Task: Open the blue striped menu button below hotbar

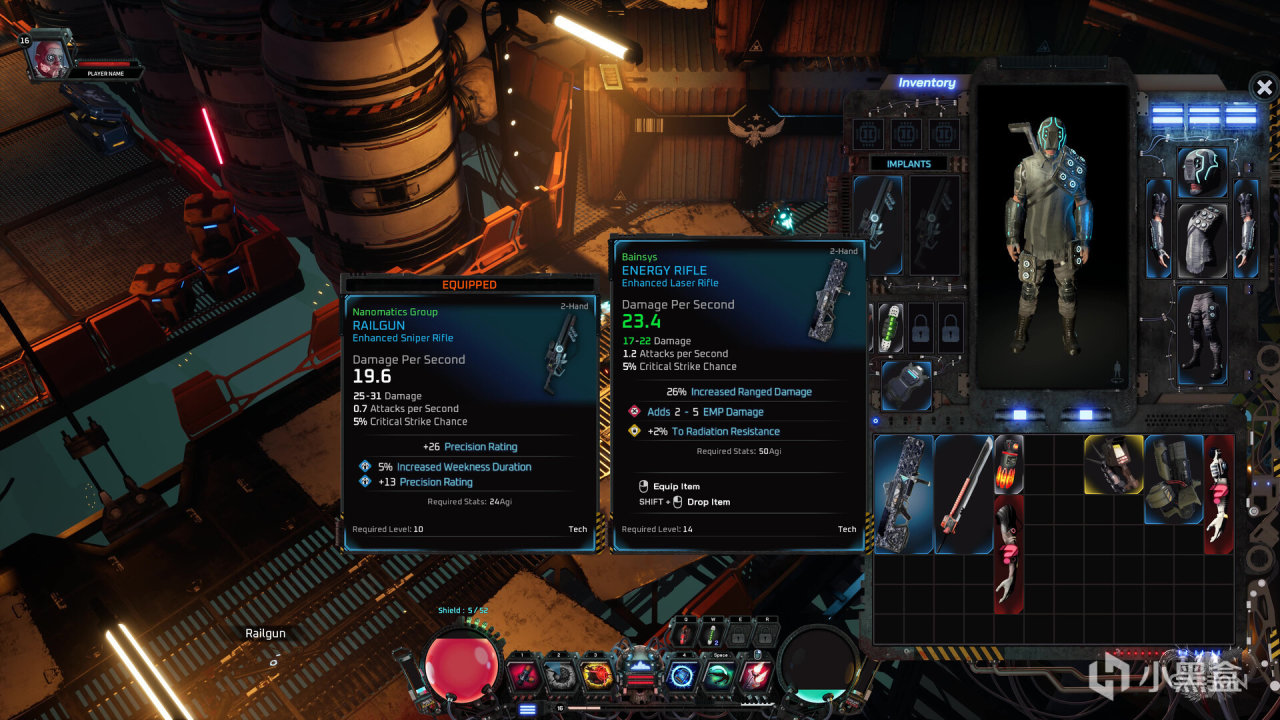Action: (527, 709)
